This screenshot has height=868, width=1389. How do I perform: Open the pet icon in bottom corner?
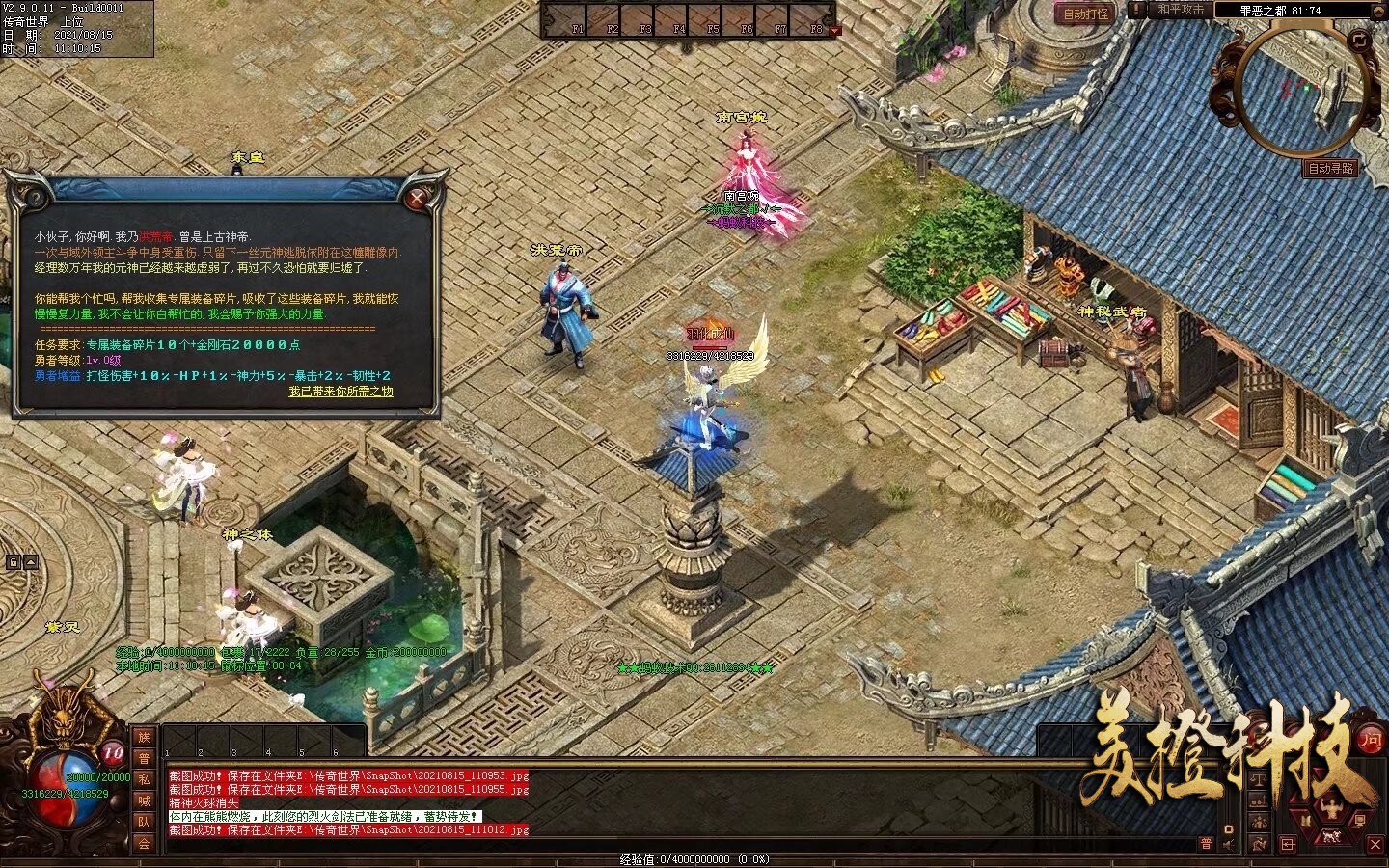click(1330, 836)
